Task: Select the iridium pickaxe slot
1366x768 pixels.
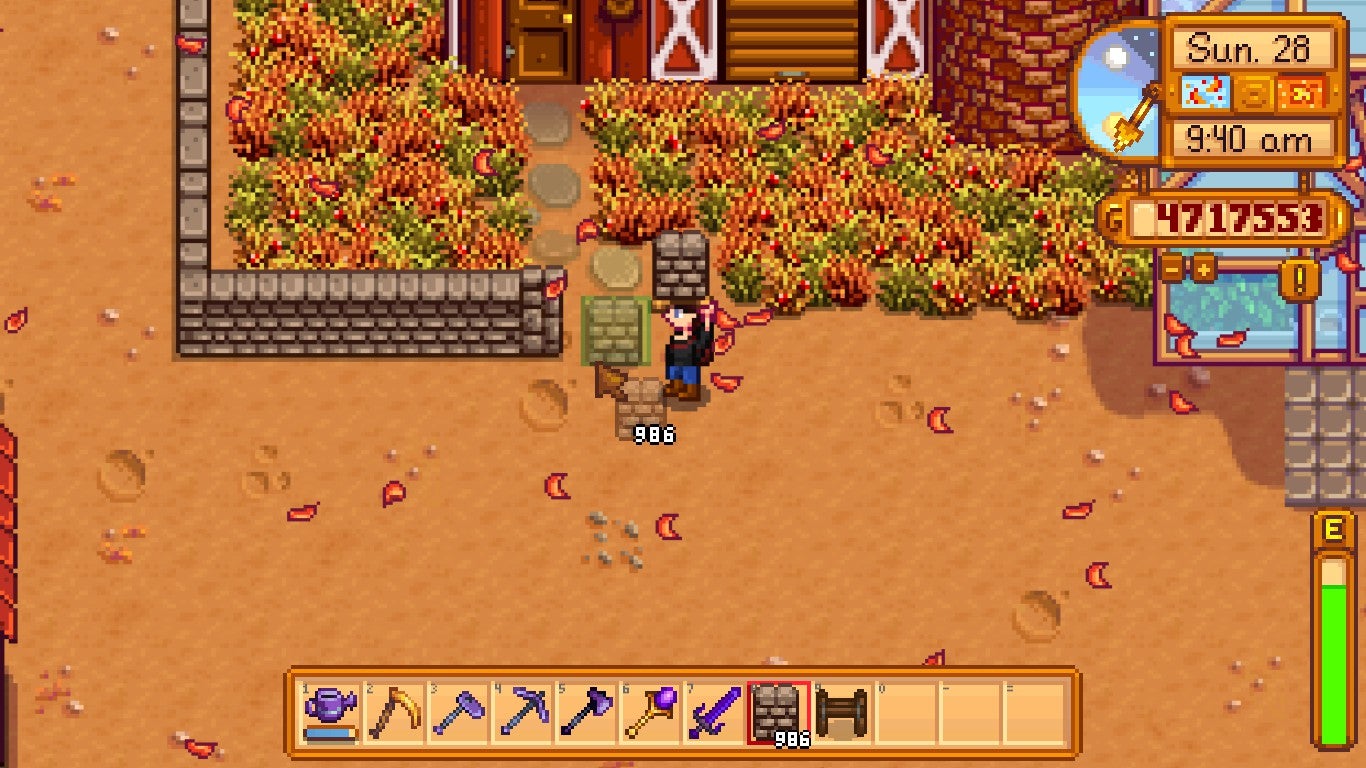Action: tap(523, 713)
